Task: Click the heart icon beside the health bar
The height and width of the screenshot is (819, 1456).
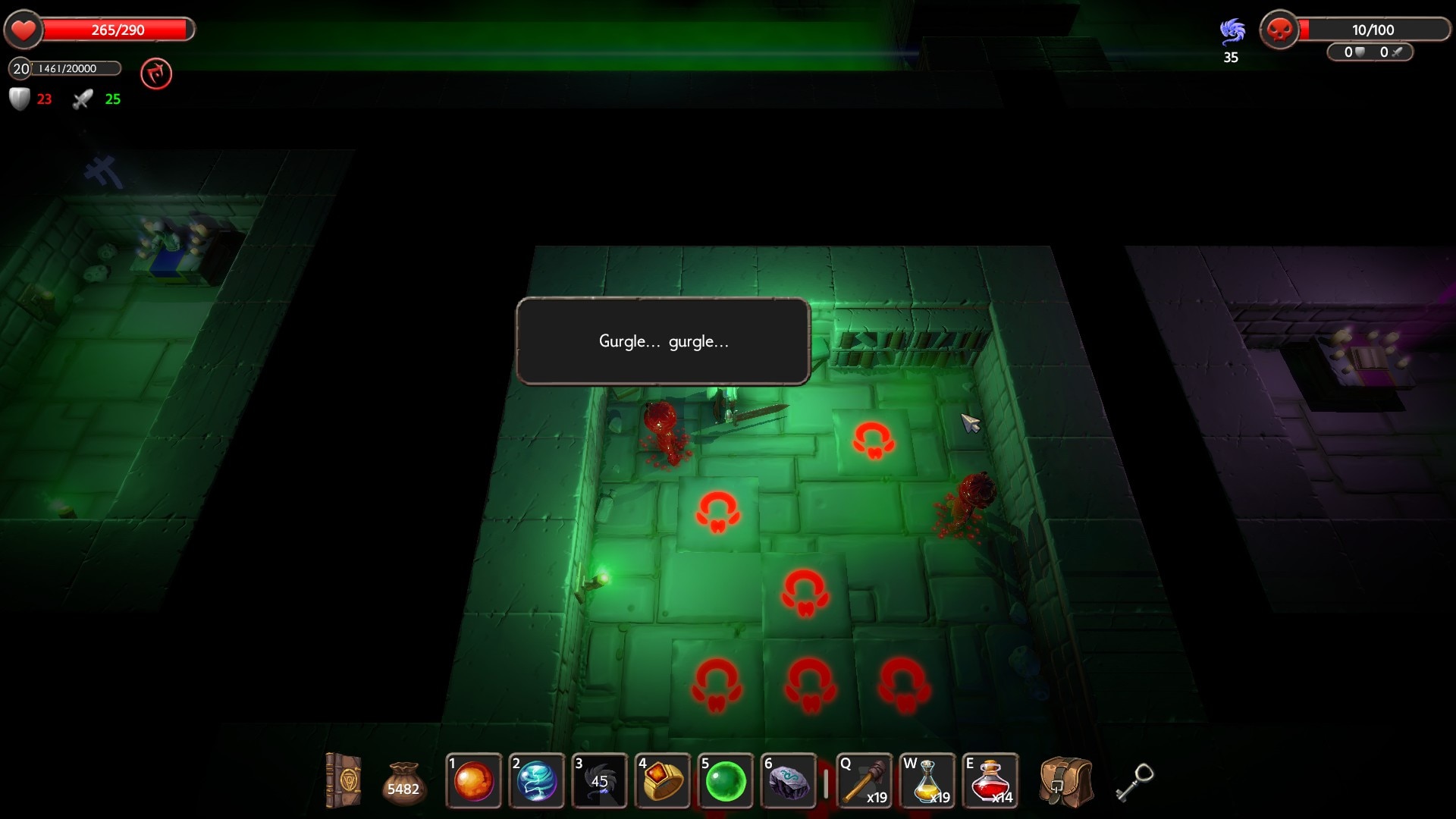Action: (24, 30)
